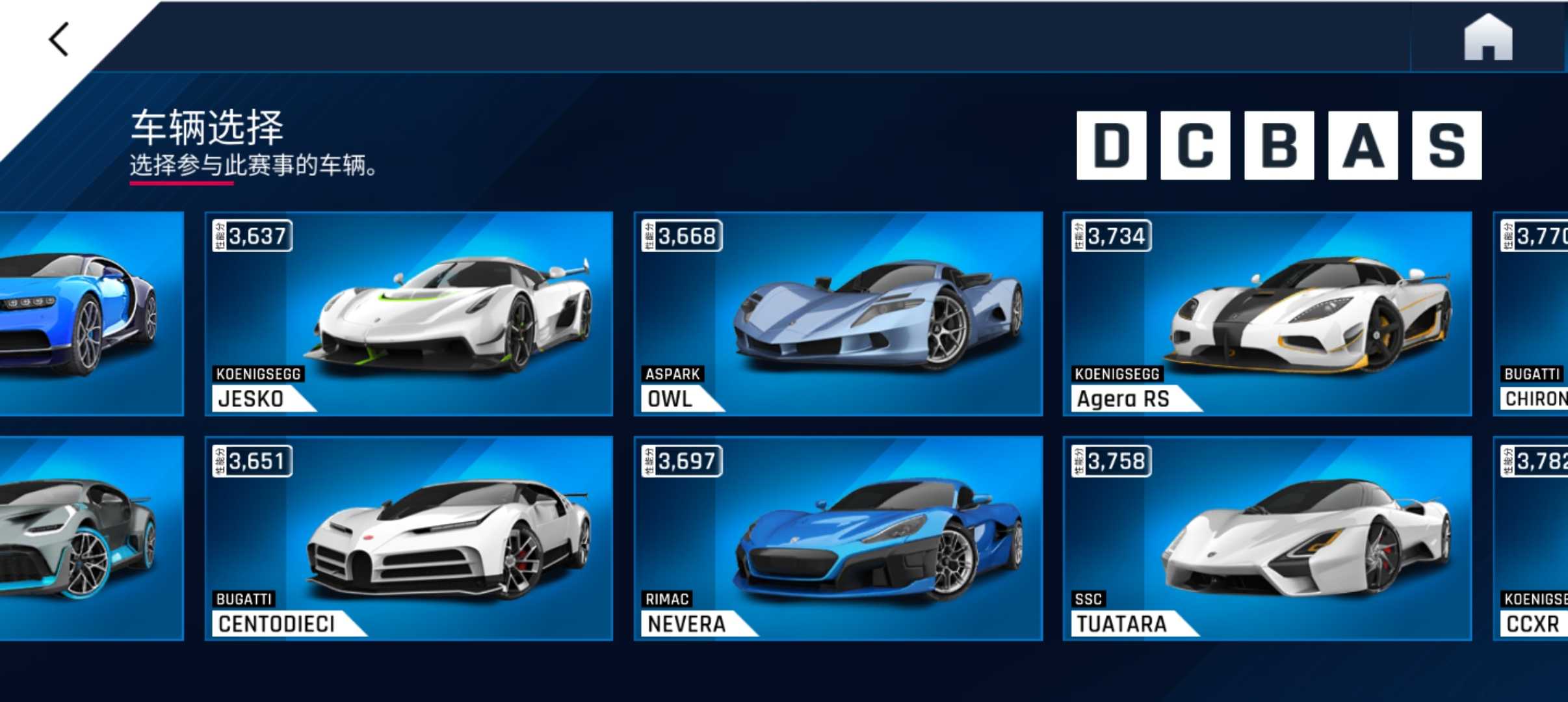Choose the Bugatti Centodieci card
This screenshot has height=702, width=1568.
click(x=409, y=538)
